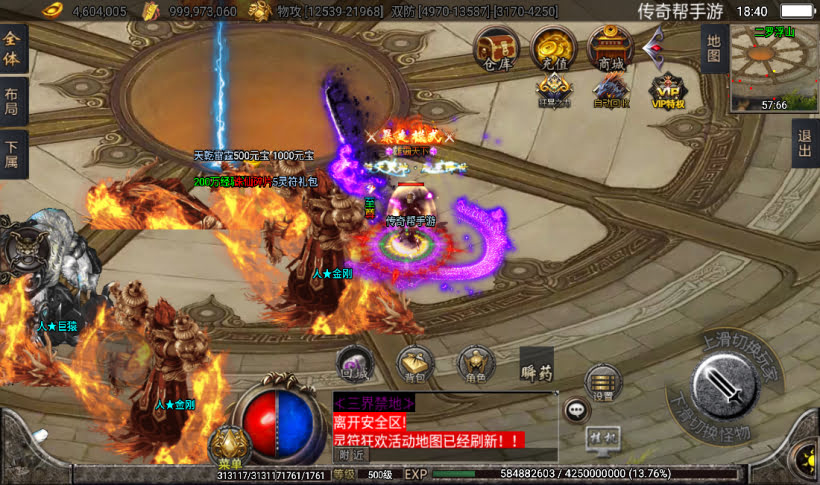Select the 下属 subordinates tab
The width and height of the screenshot is (820, 485).
tap(13, 157)
